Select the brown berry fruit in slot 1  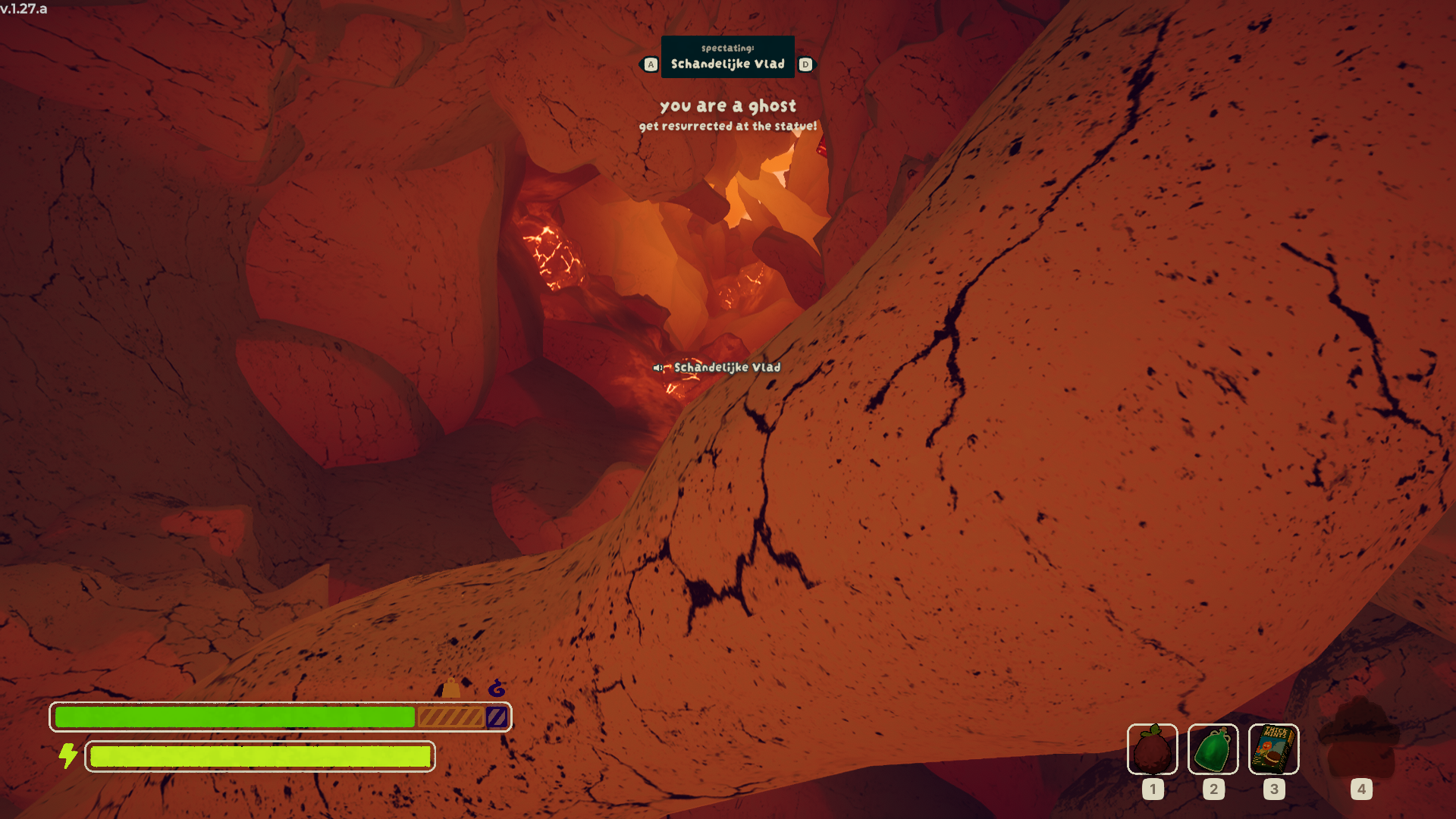[1152, 749]
